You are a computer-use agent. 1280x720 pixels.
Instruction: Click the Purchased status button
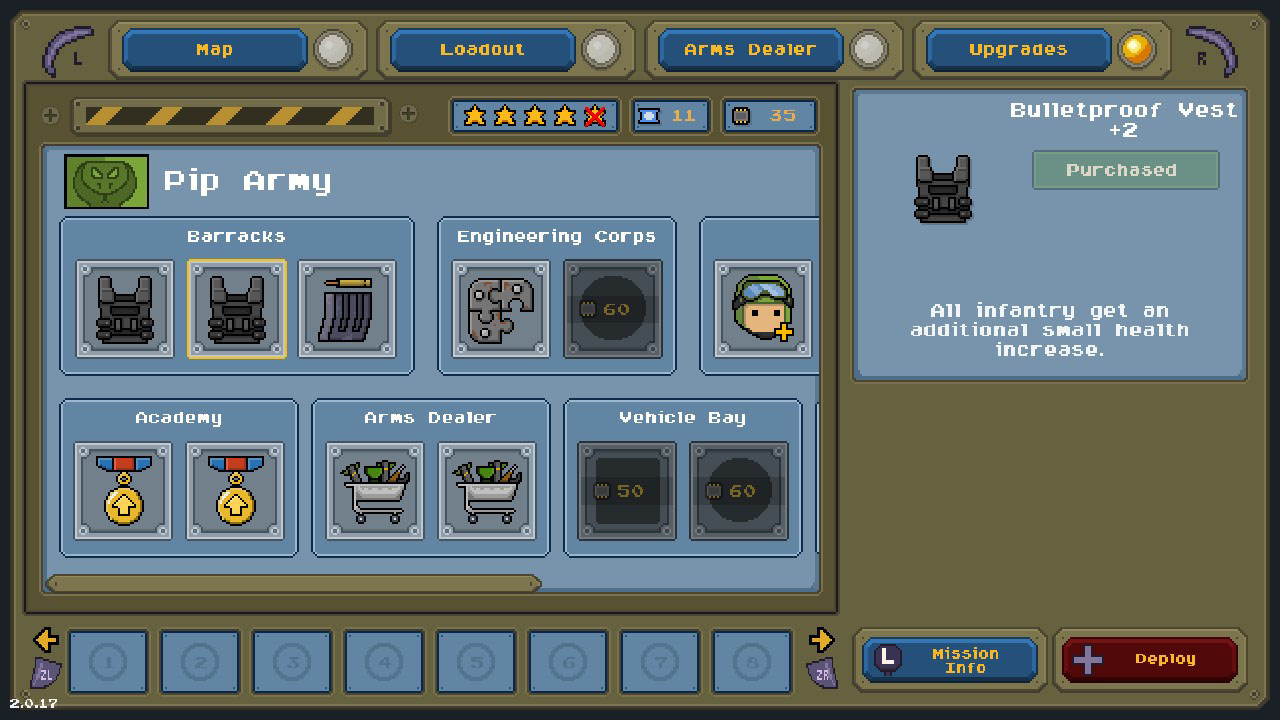pos(1125,170)
